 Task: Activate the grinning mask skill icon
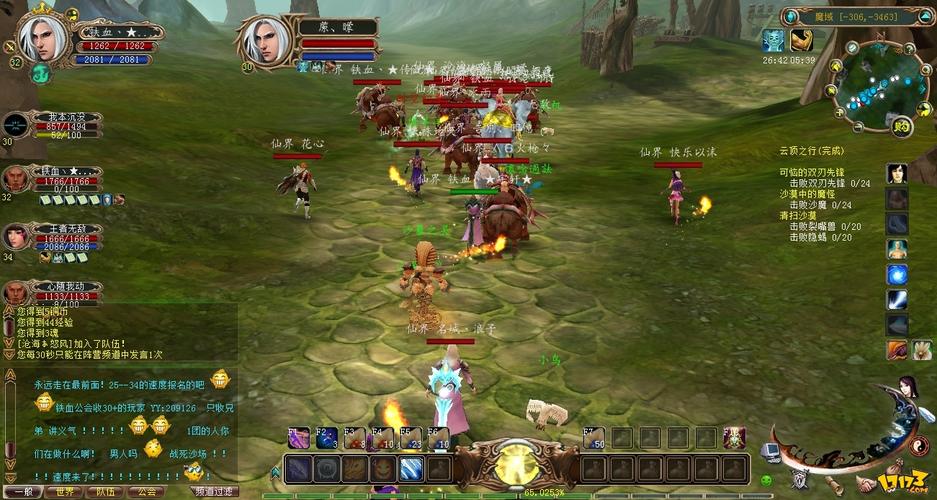coord(384,468)
